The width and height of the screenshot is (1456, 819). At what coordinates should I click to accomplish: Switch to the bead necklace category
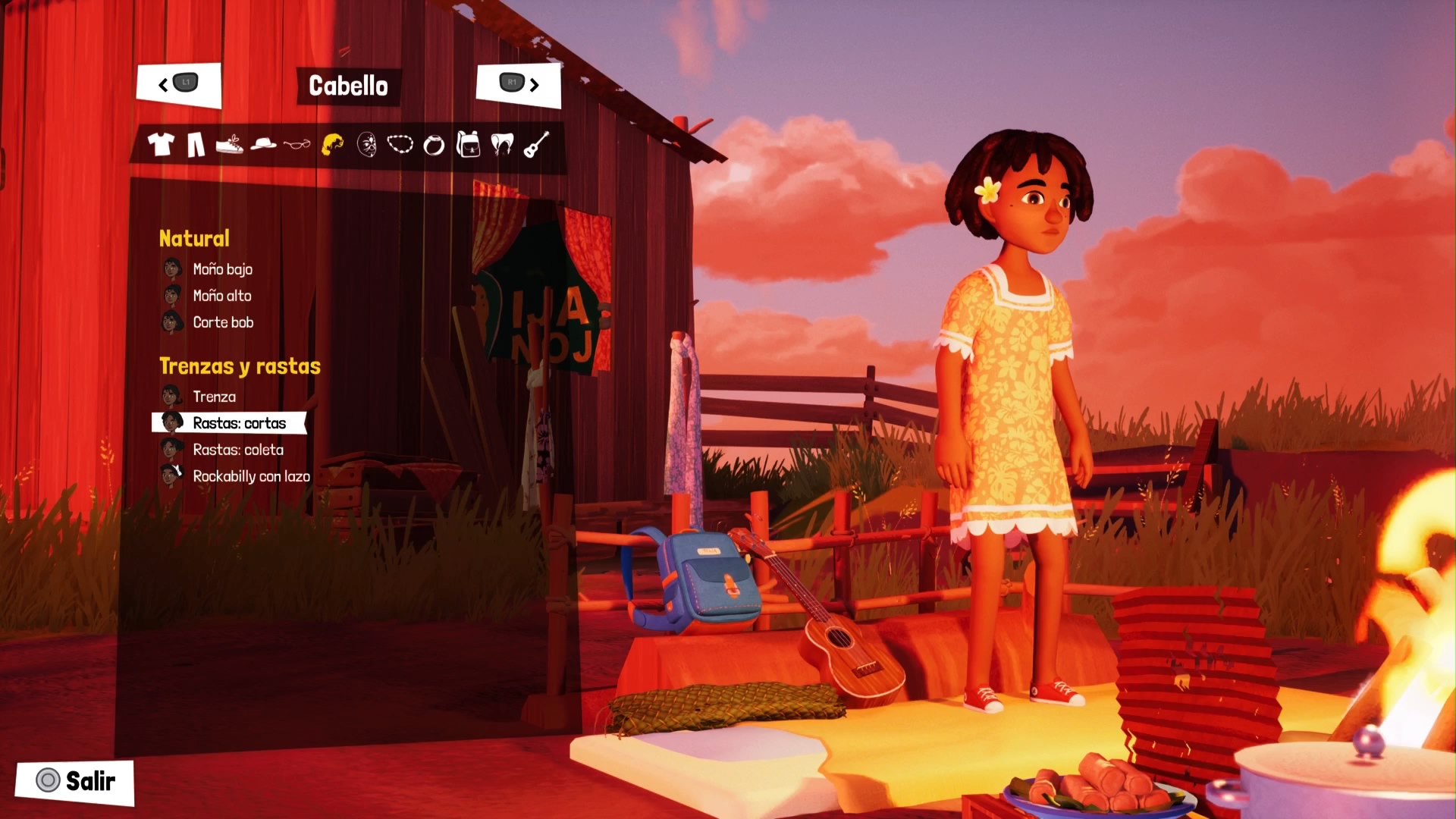[400, 143]
